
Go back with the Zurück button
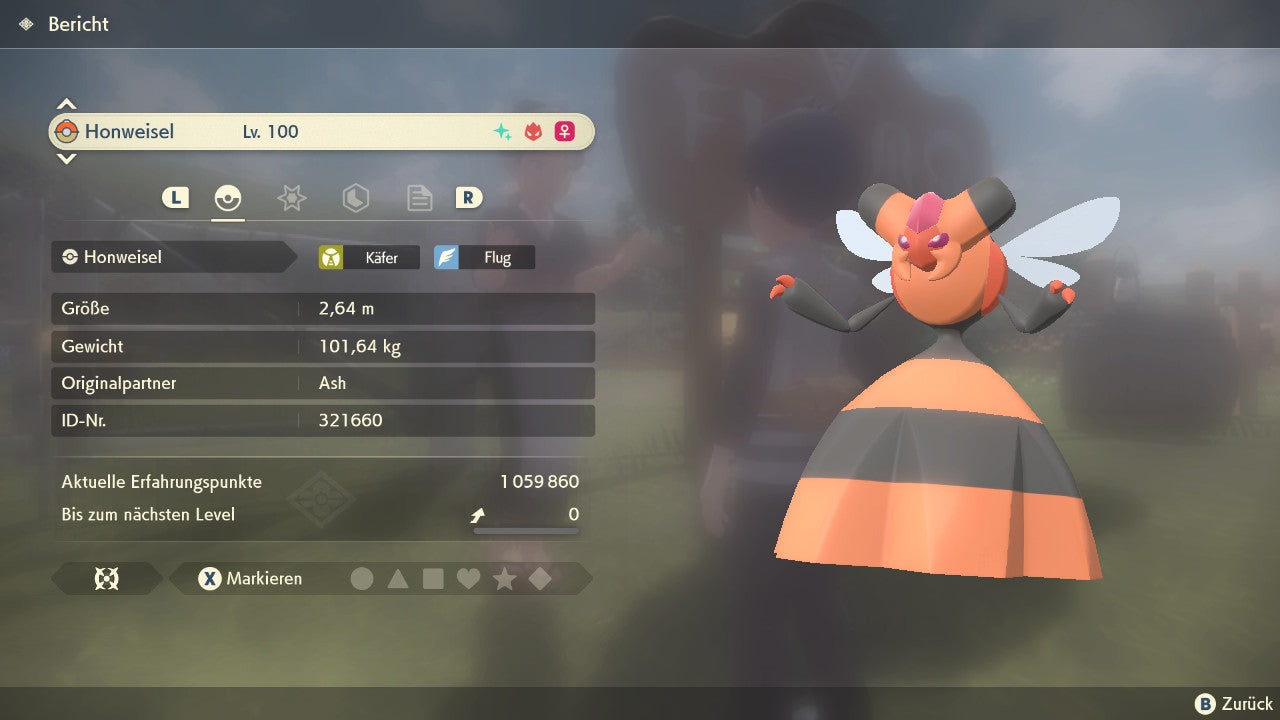click(1234, 704)
